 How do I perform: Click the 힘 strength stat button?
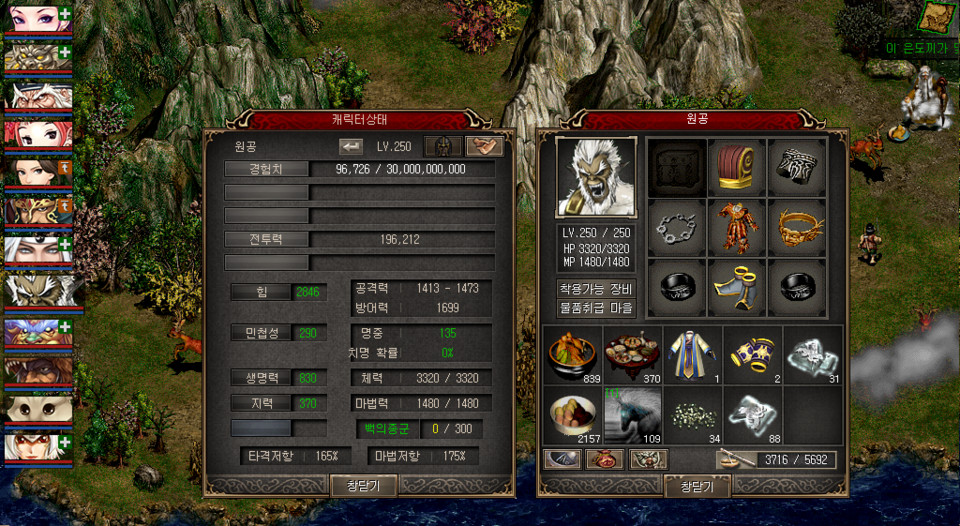(261, 292)
